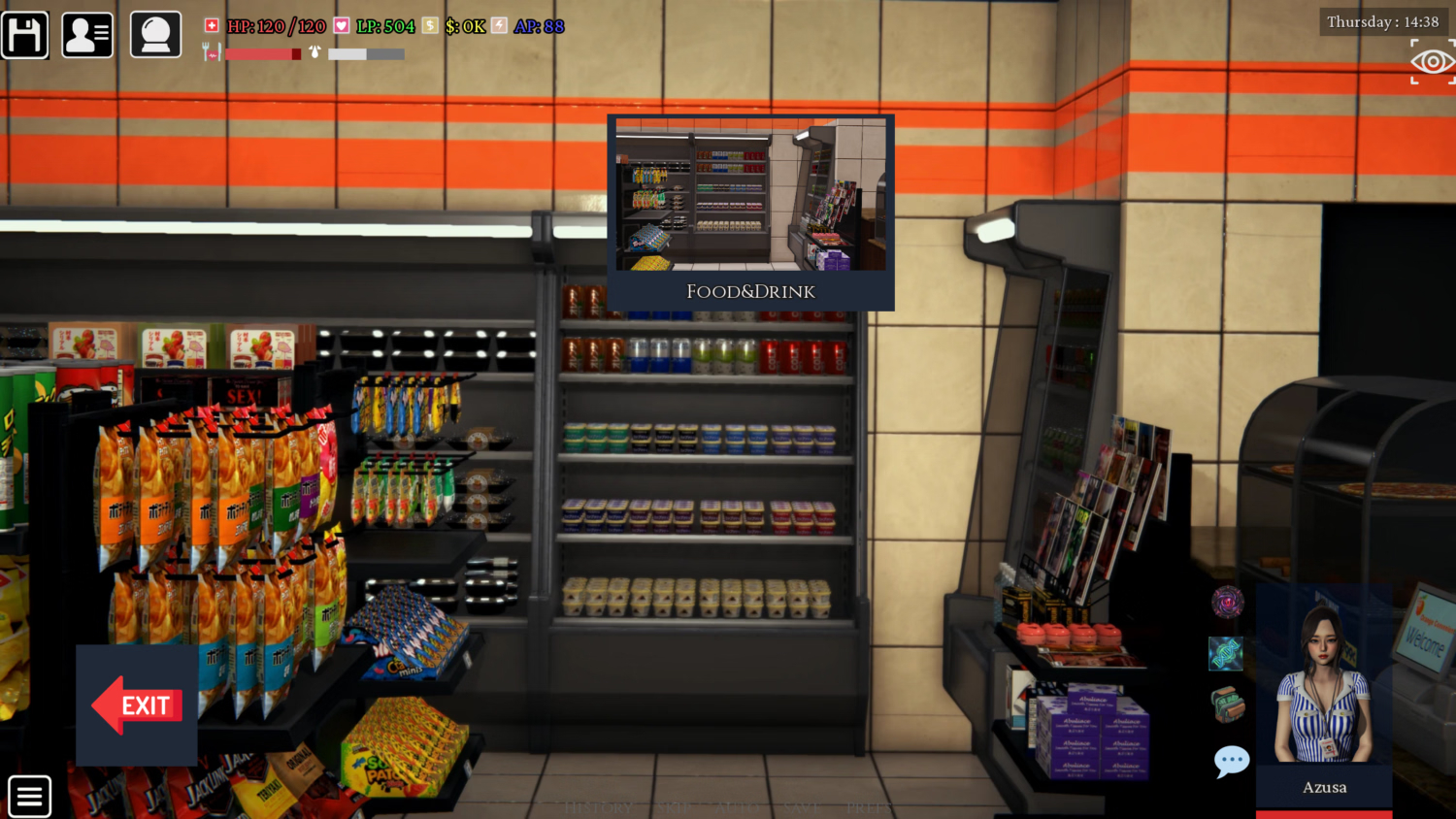Switch to the History screen

click(x=597, y=807)
